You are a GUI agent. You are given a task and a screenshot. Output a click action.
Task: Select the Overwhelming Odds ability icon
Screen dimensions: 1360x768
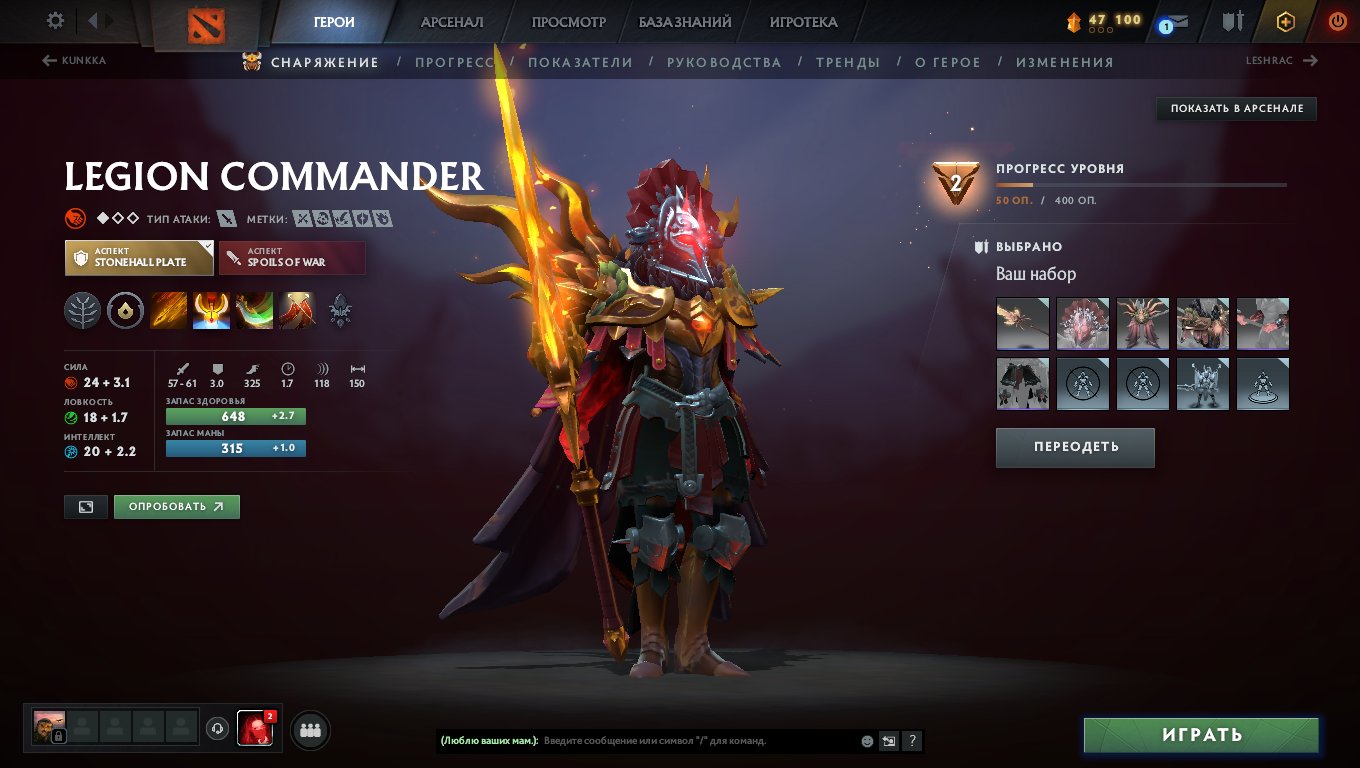169,310
